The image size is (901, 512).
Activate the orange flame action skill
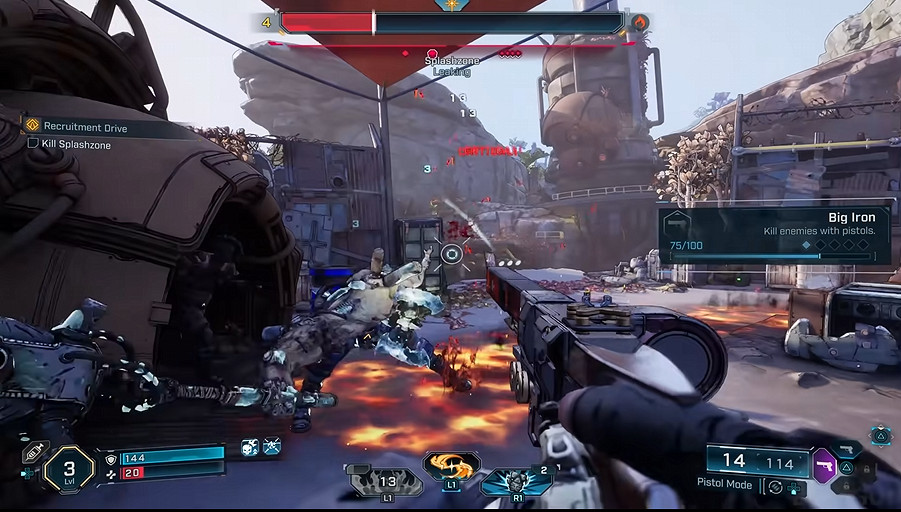pyautogui.click(x=451, y=467)
